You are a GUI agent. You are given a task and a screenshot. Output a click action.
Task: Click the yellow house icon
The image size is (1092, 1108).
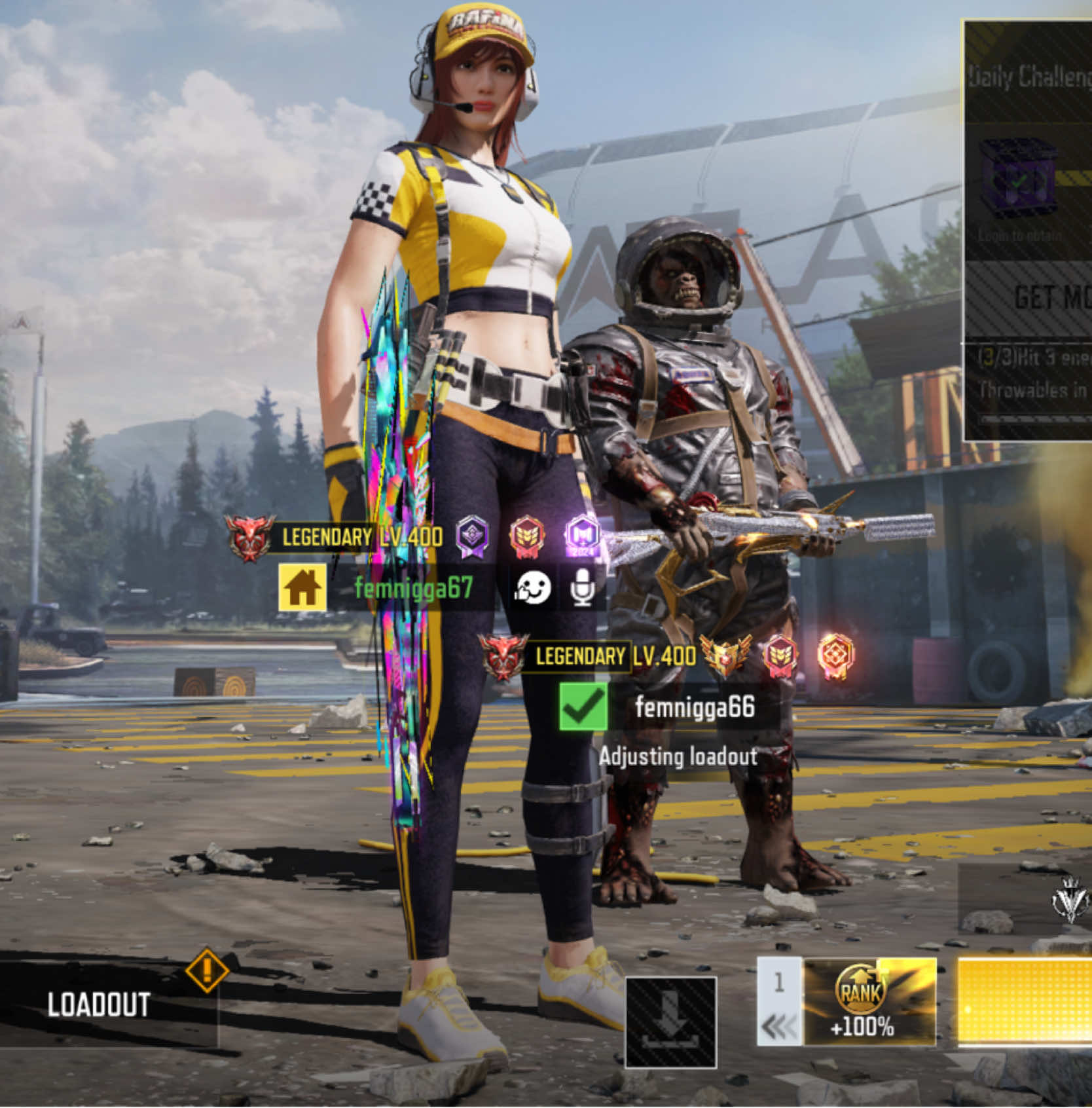click(302, 587)
